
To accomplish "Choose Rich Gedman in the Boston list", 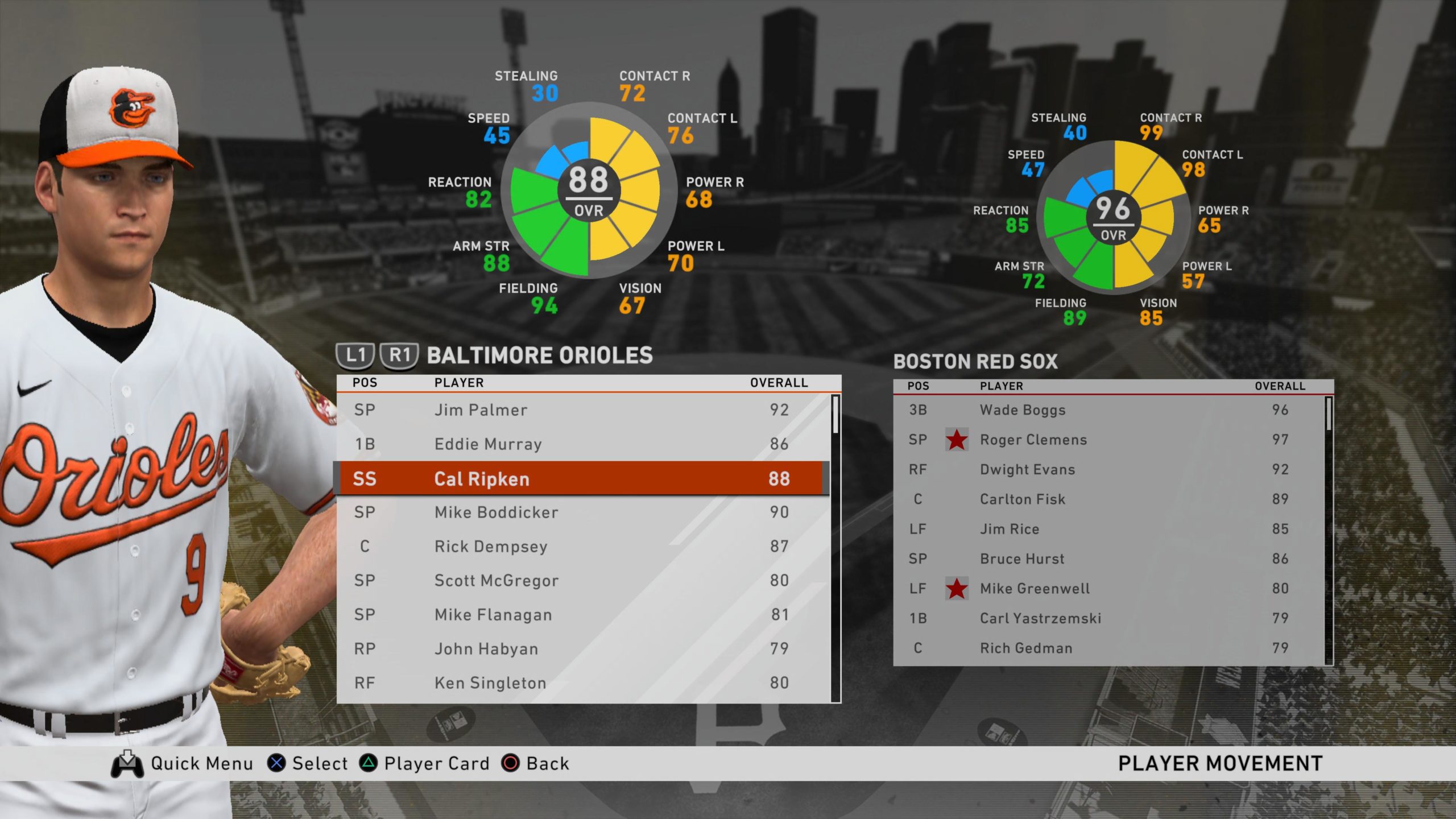I will (x=1109, y=648).
